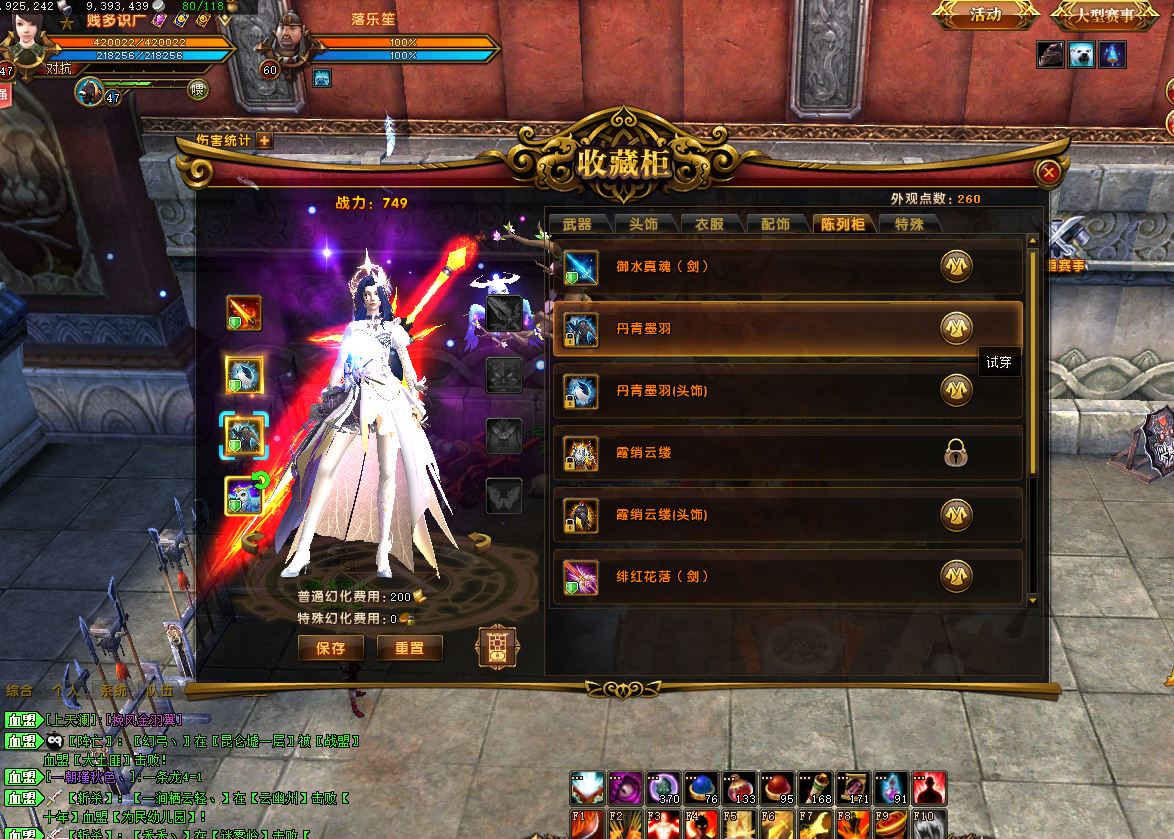This screenshot has width=1174, height=839.
Task: Expand the 伤害统计 damage statistics panel
Action: (265, 141)
